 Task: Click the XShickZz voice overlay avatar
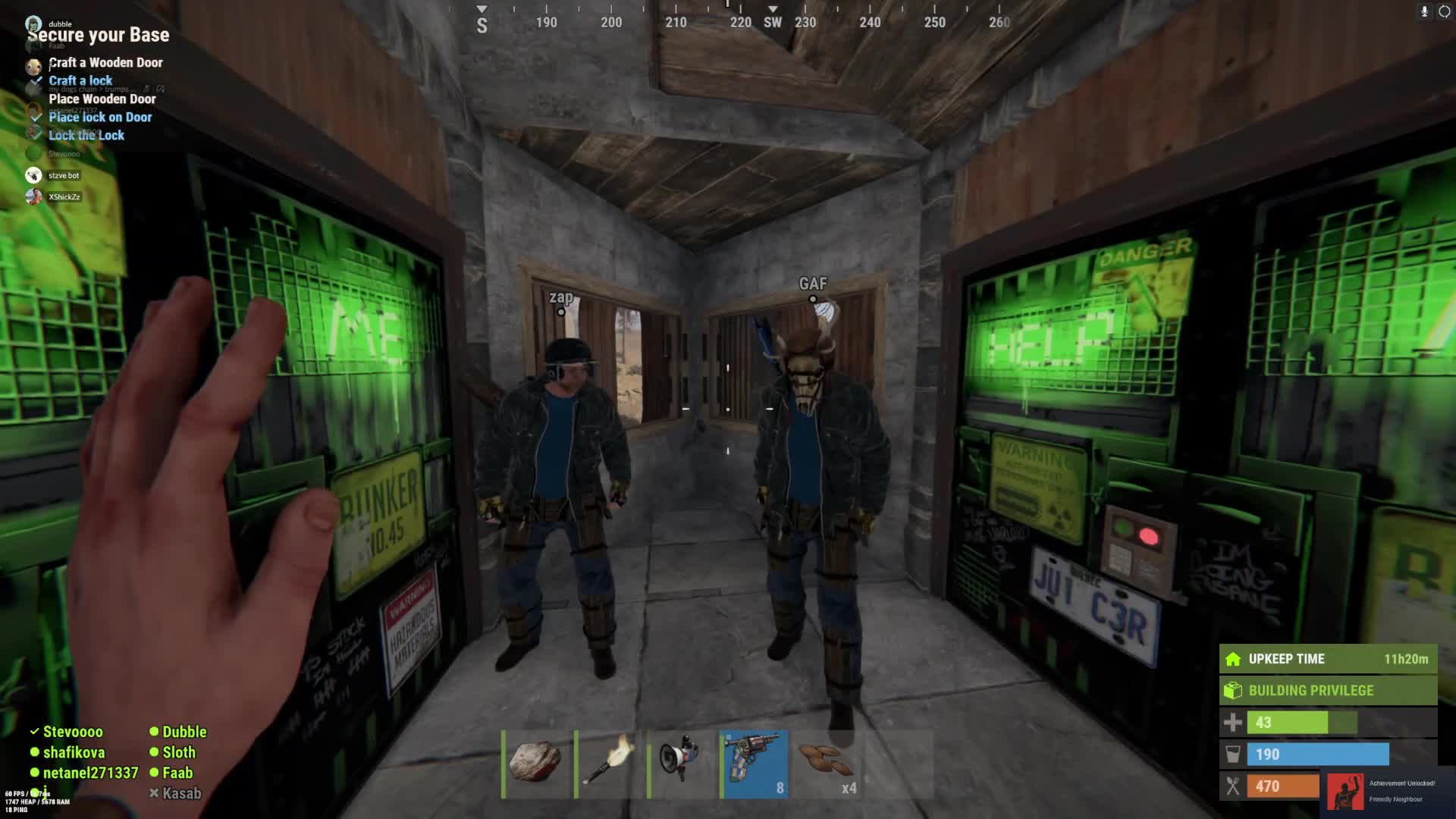[x=33, y=197]
